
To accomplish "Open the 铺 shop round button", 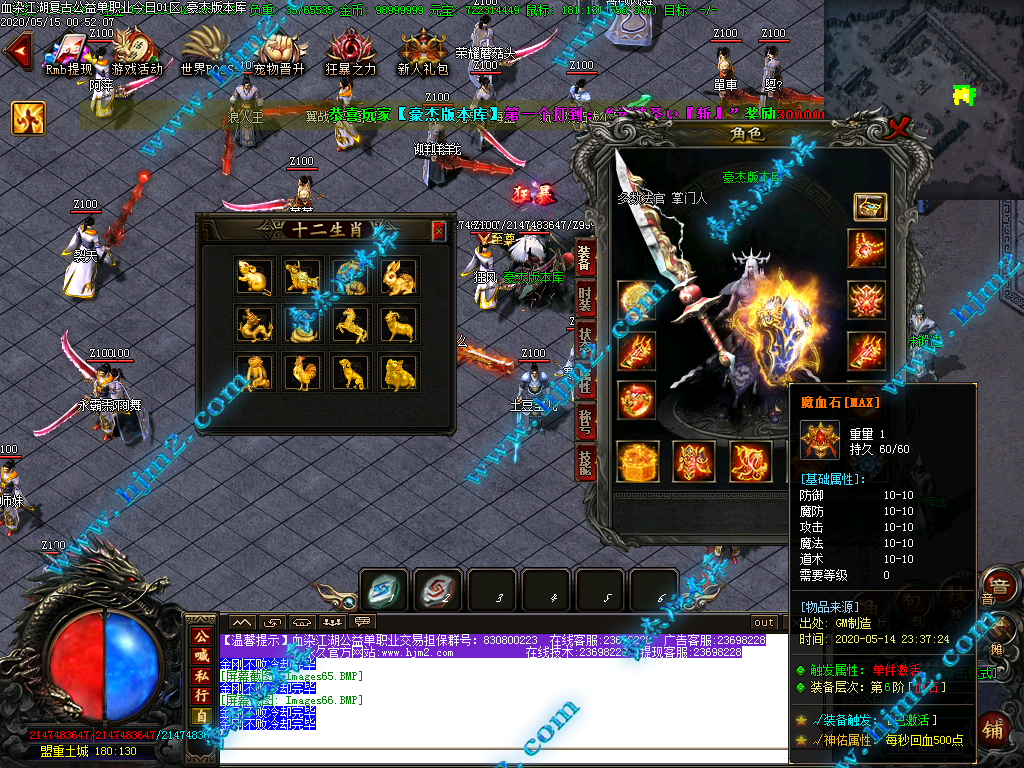I will (994, 727).
